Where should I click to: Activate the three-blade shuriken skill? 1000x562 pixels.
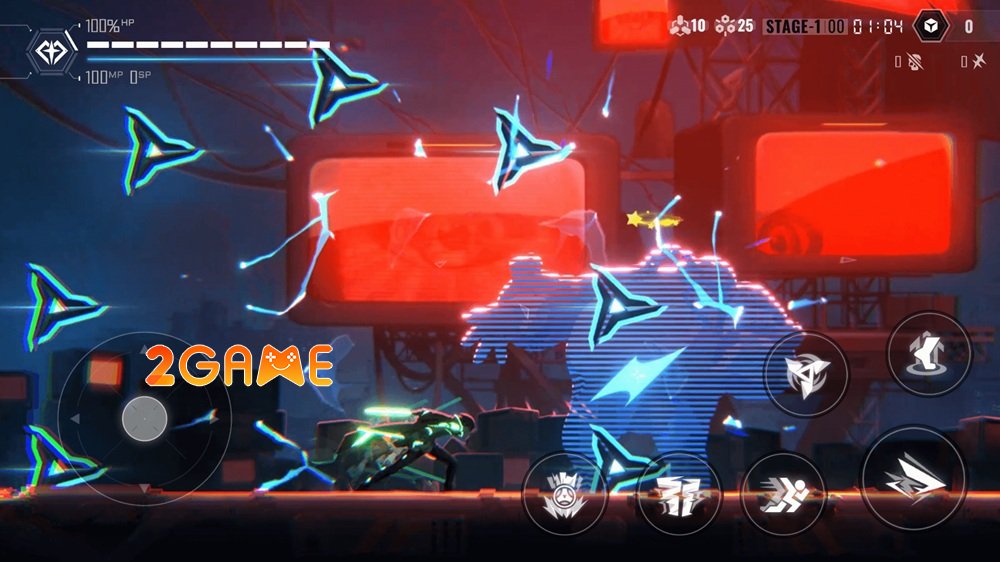(x=805, y=375)
